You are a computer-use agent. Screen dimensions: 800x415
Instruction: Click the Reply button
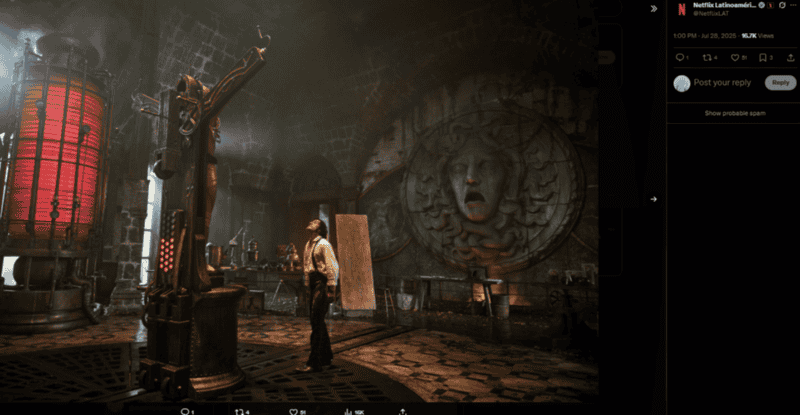pos(779,83)
